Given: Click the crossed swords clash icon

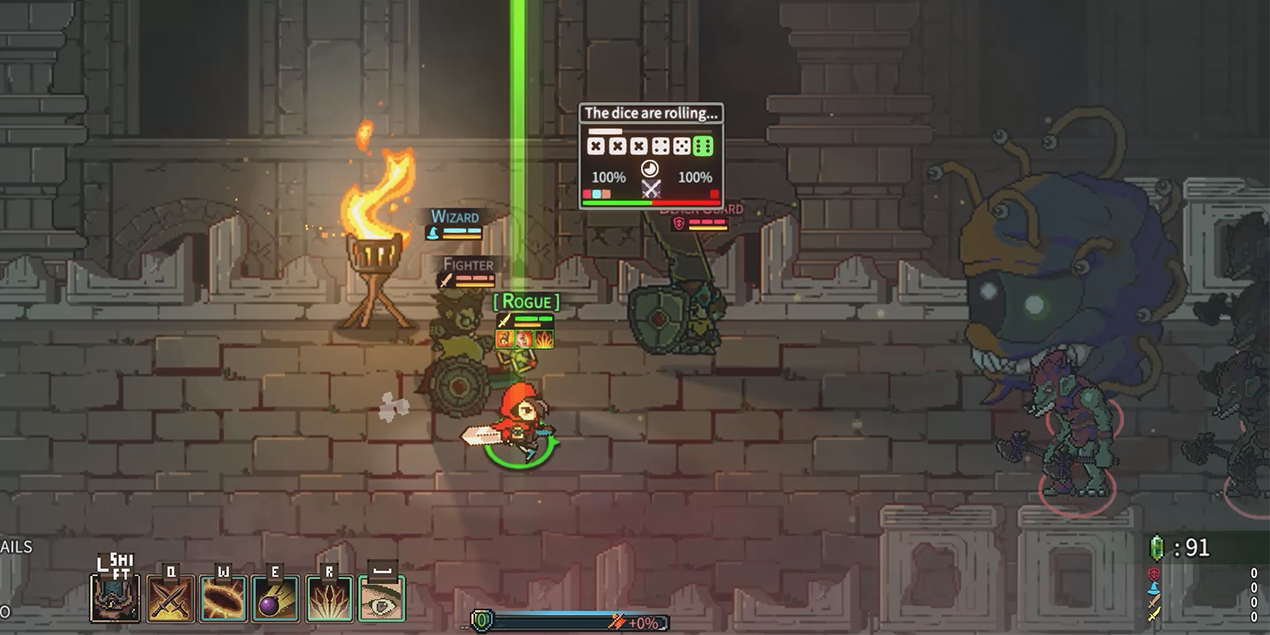Looking at the screenshot, I should [651, 187].
